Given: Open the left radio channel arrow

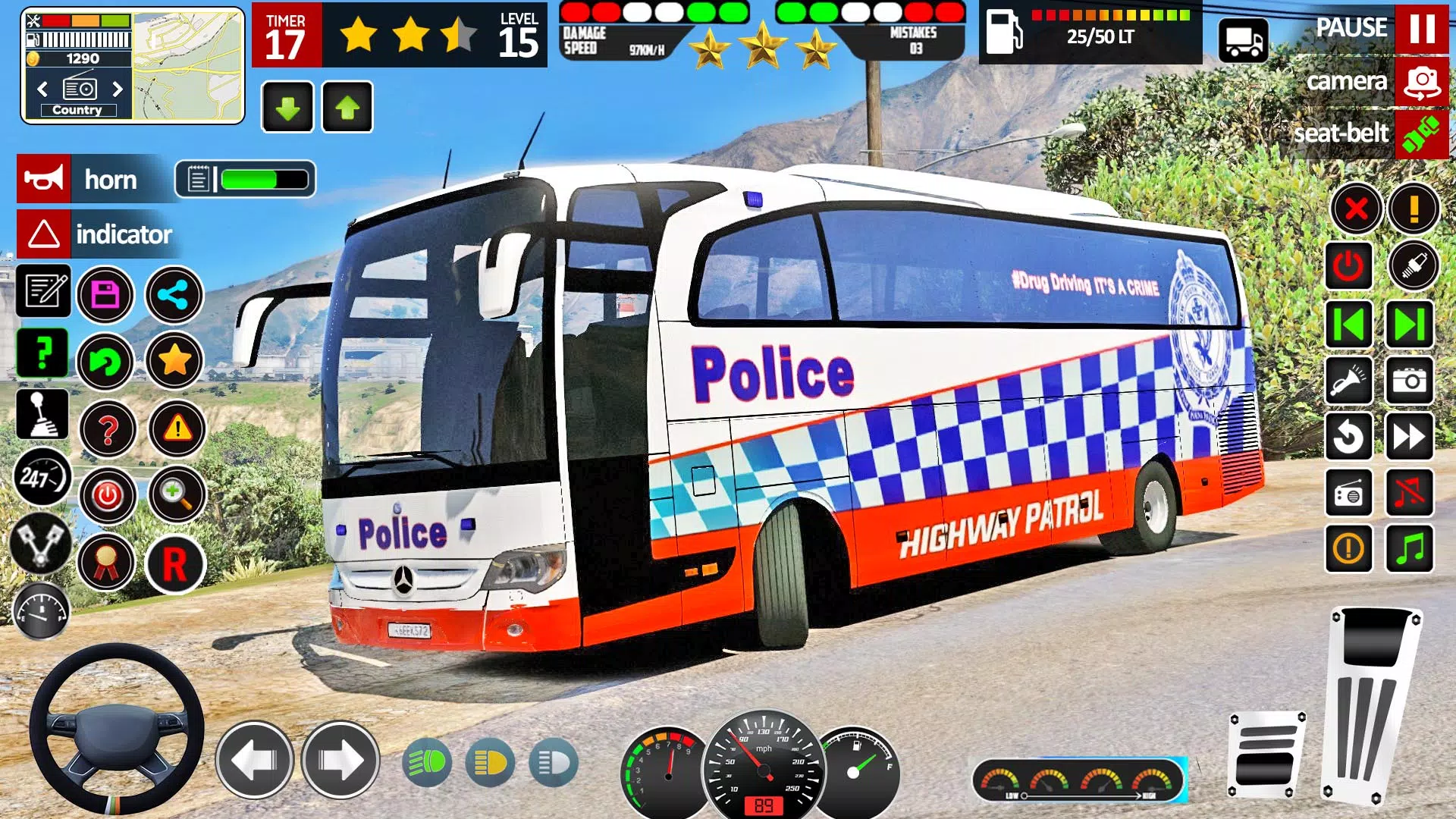Looking at the screenshot, I should (x=44, y=89).
